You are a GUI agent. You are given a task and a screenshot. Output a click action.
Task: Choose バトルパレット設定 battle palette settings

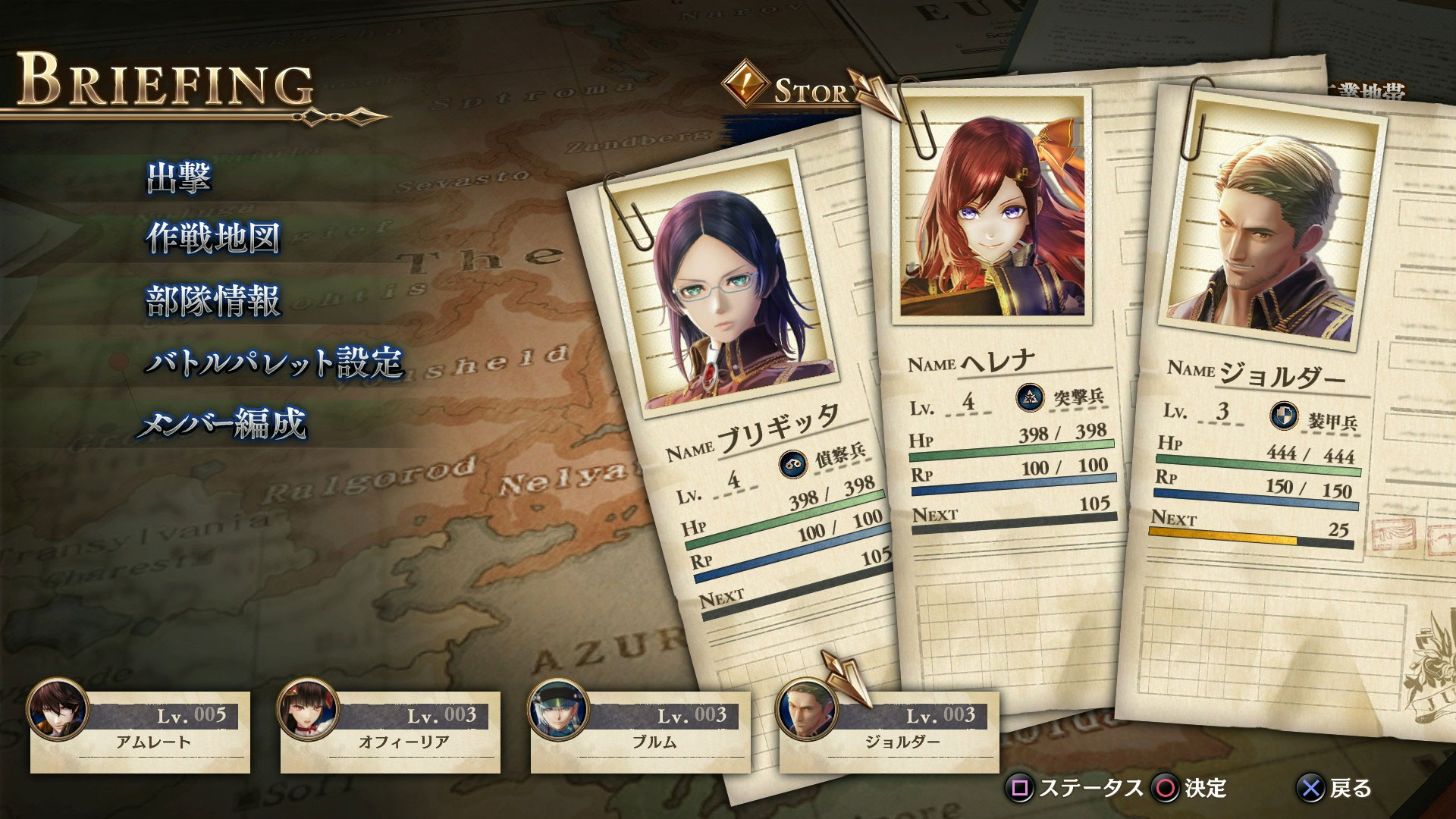pyautogui.click(x=274, y=363)
